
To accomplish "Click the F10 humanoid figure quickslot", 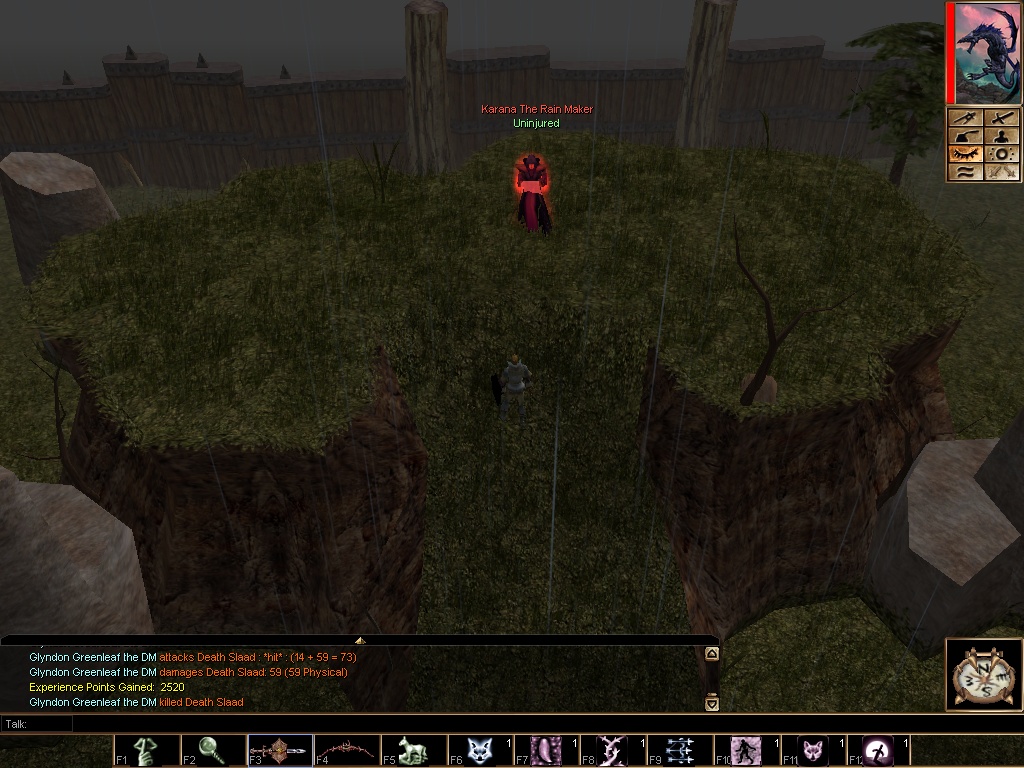I will 746,751.
